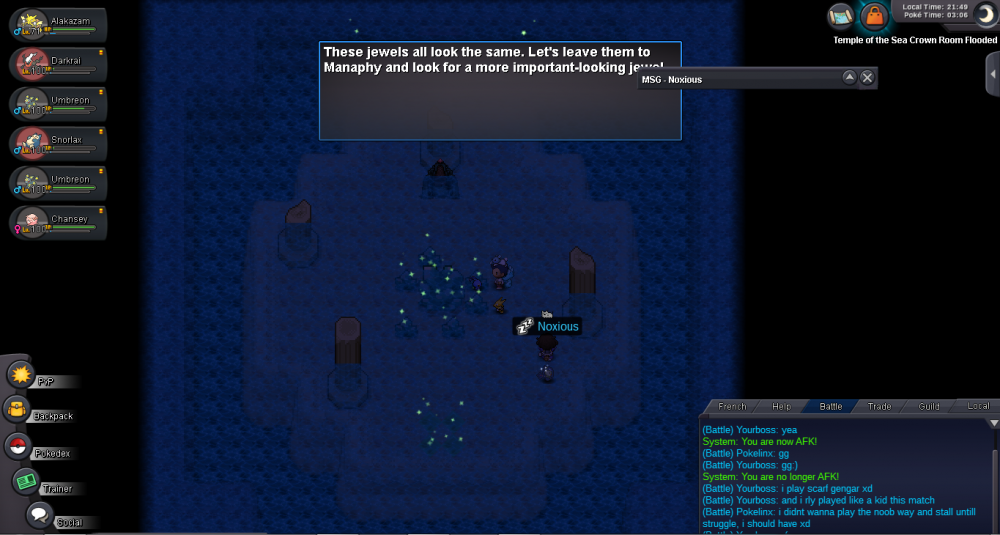Open the world map scroll icon
The height and width of the screenshot is (535, 1000).
pyautogui.click(x=841, y=16)
